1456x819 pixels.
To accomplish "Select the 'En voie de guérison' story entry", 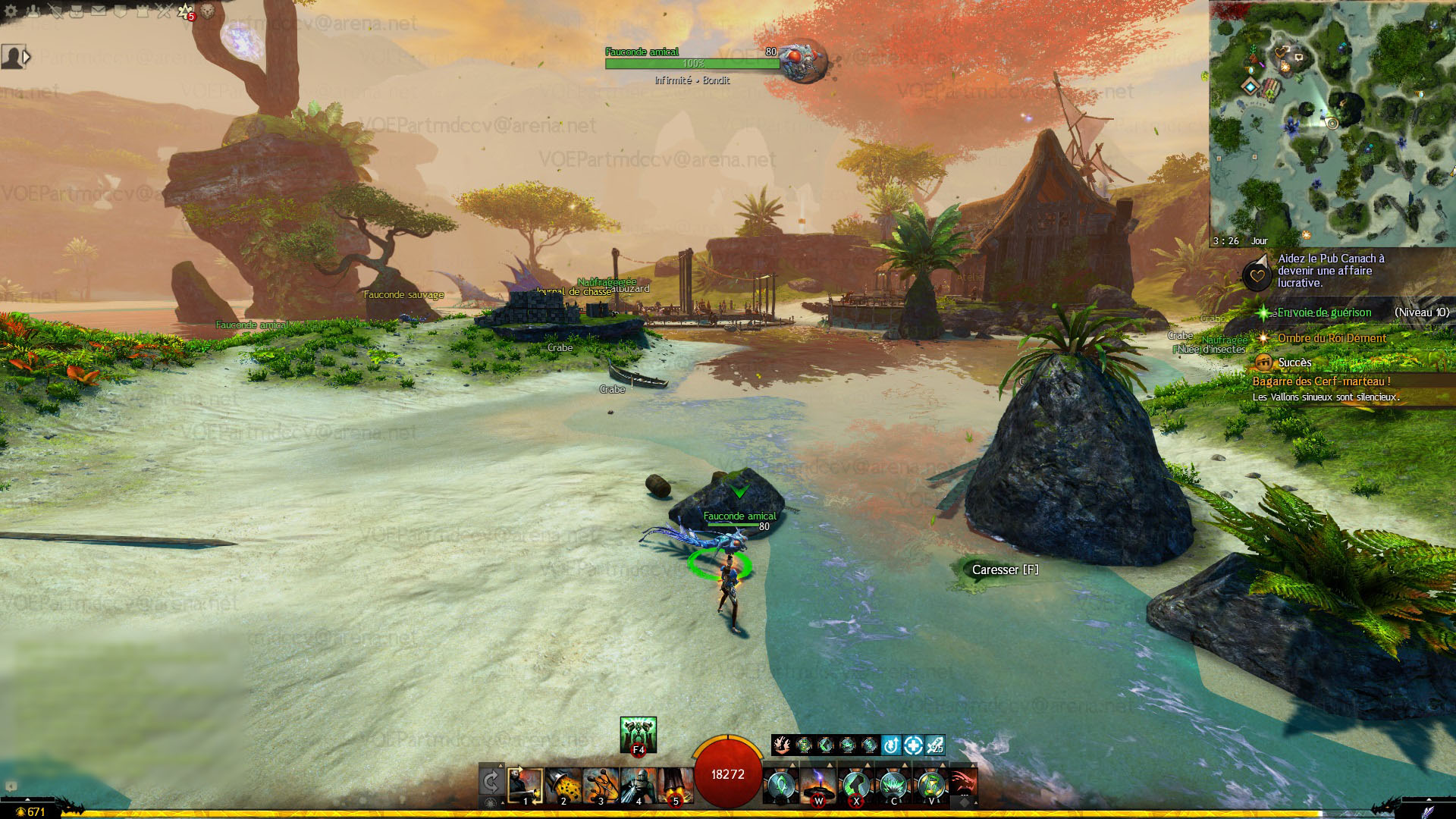I will (x=1324, y=312).
